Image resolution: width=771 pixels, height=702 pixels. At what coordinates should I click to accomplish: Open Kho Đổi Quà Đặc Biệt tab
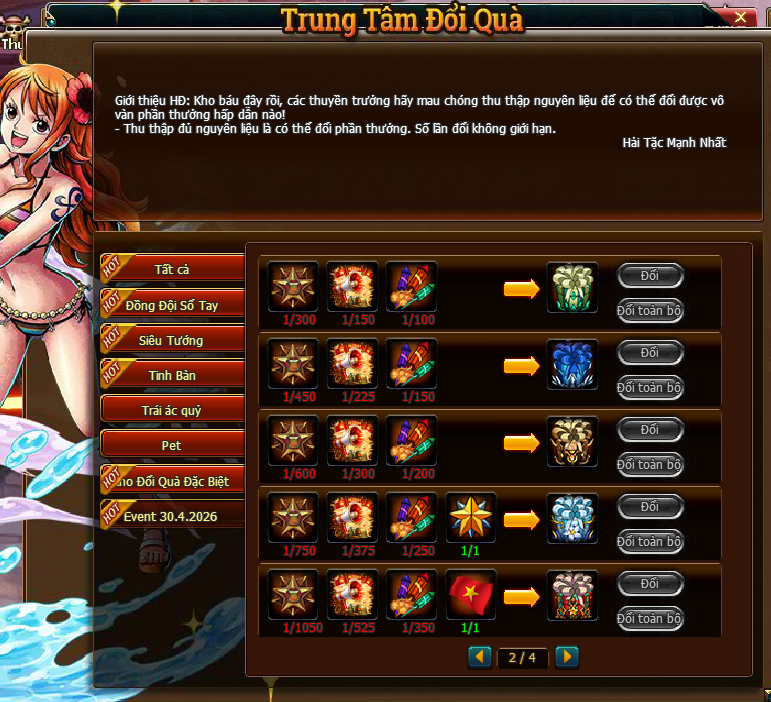tap(172, 481)
